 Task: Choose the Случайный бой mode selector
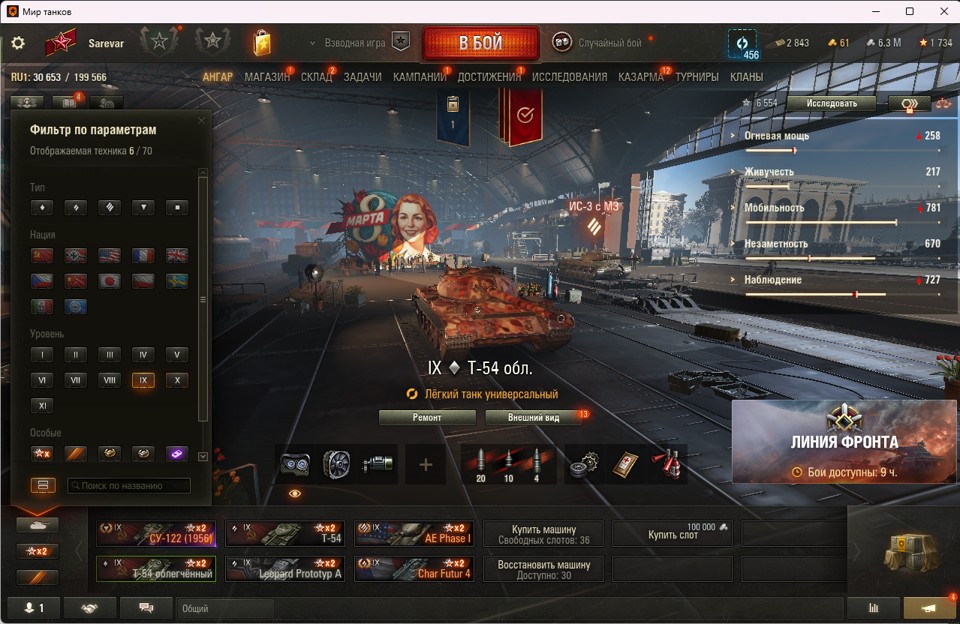pyautogui.click(x=600, y=43)
